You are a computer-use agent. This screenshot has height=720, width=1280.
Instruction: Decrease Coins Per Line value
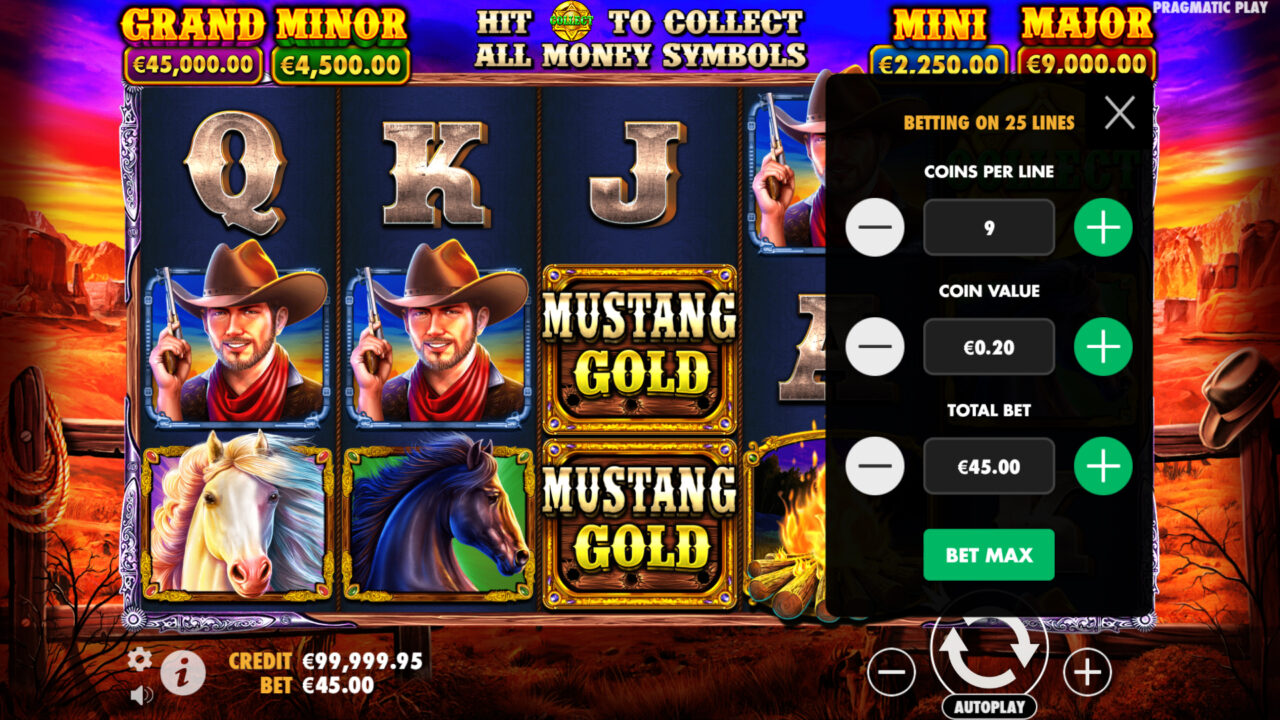click(875, 227)
